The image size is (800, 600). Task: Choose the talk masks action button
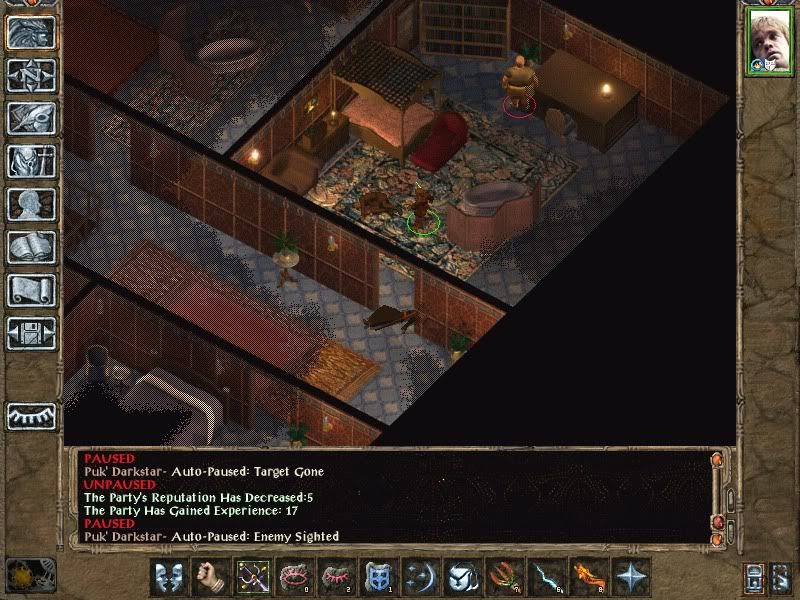(x=169, y=577)
